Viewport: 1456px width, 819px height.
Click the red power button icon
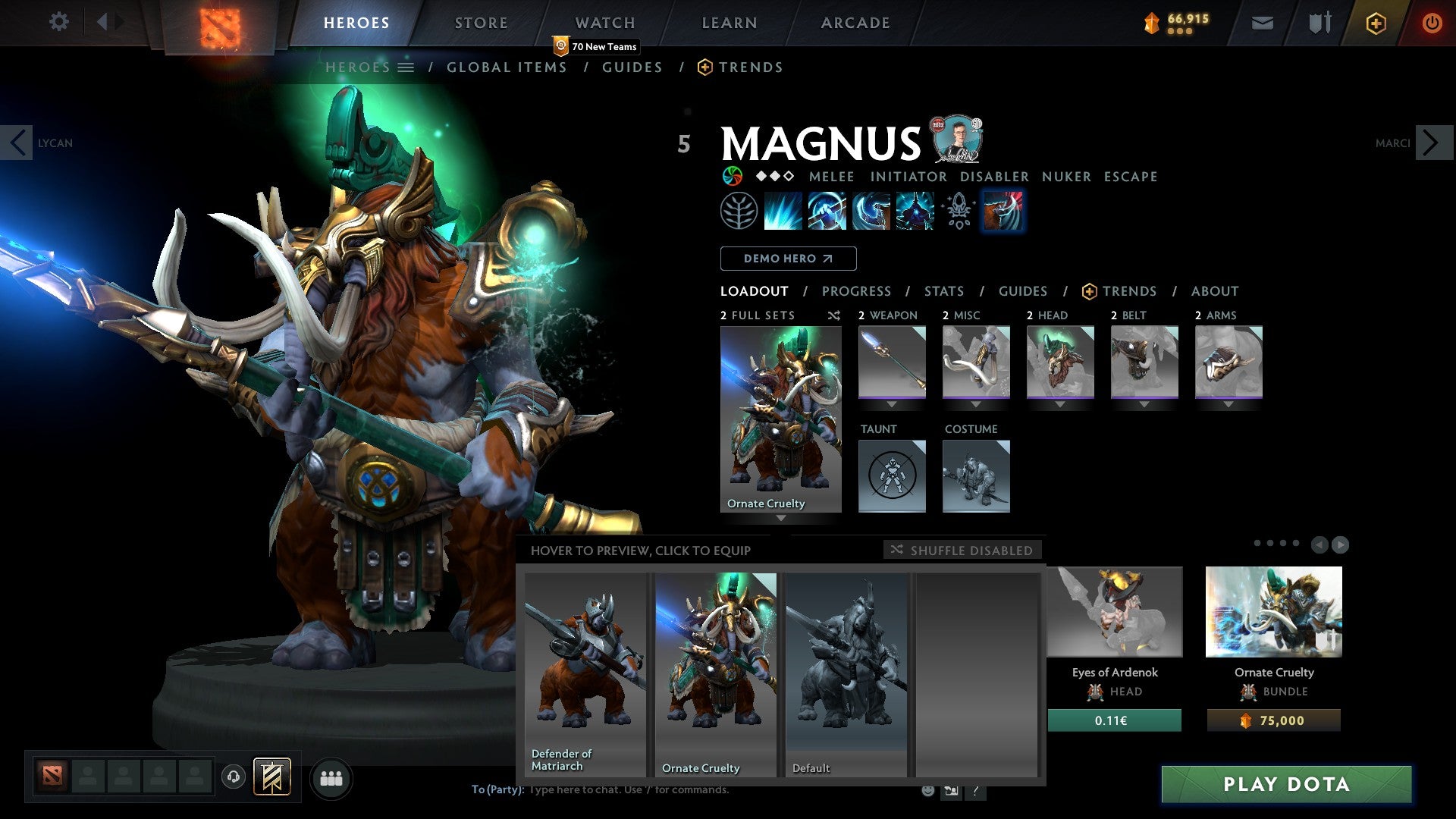pyautogui.click(x=1432, y=23)
